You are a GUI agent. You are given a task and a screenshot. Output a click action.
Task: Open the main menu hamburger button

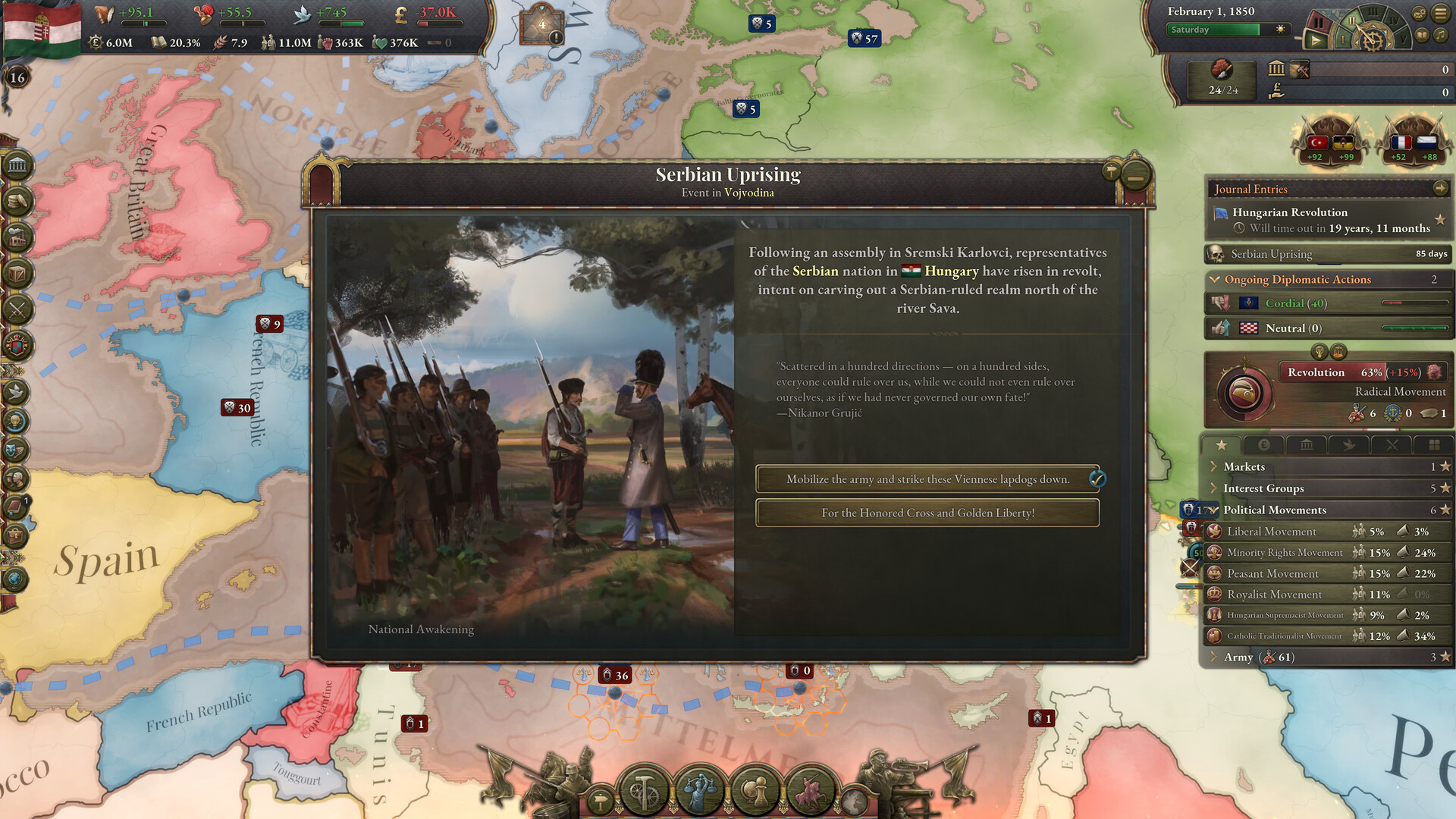pyautogui.click(x=1441, y=14)
